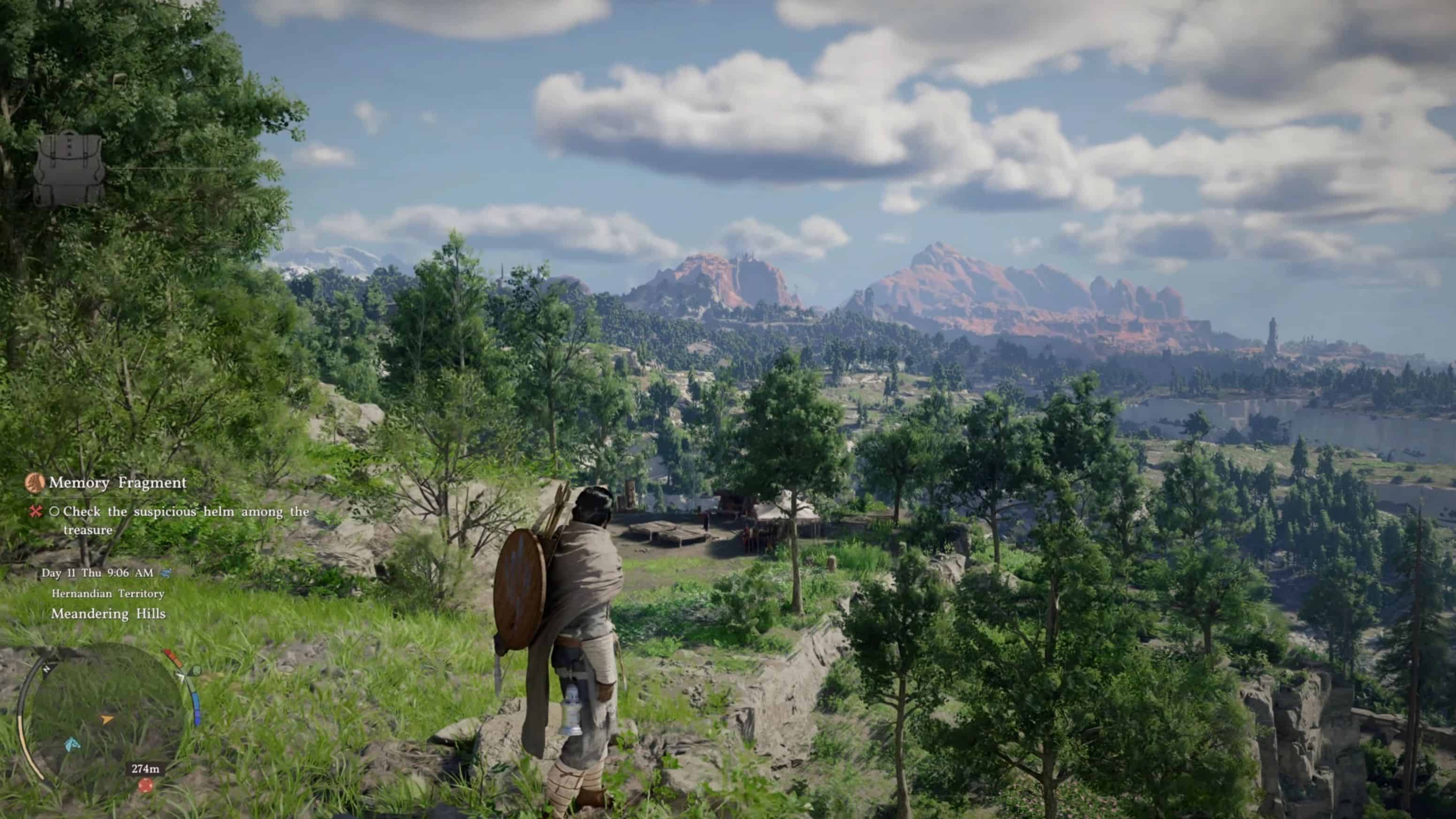1456x819 pixels.
Task: Select the red quest marker below 274m
Action: click(146, 785)
